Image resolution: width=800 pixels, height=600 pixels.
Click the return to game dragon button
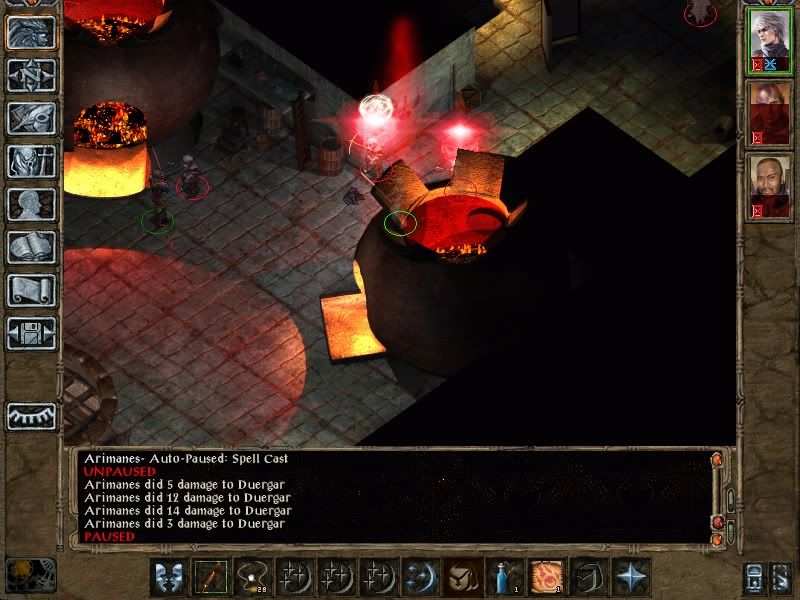tap(32, 32)
